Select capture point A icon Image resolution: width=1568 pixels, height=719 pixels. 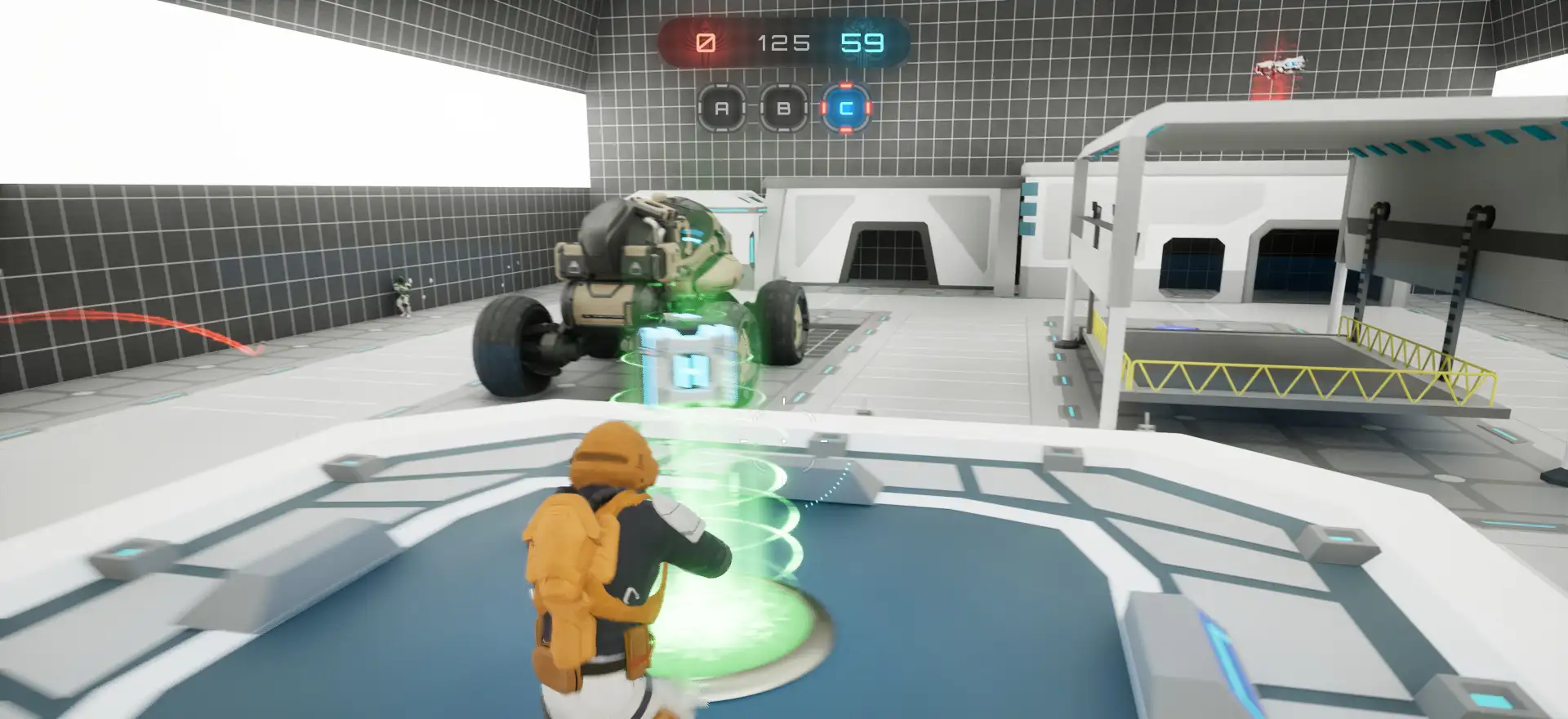722,108
